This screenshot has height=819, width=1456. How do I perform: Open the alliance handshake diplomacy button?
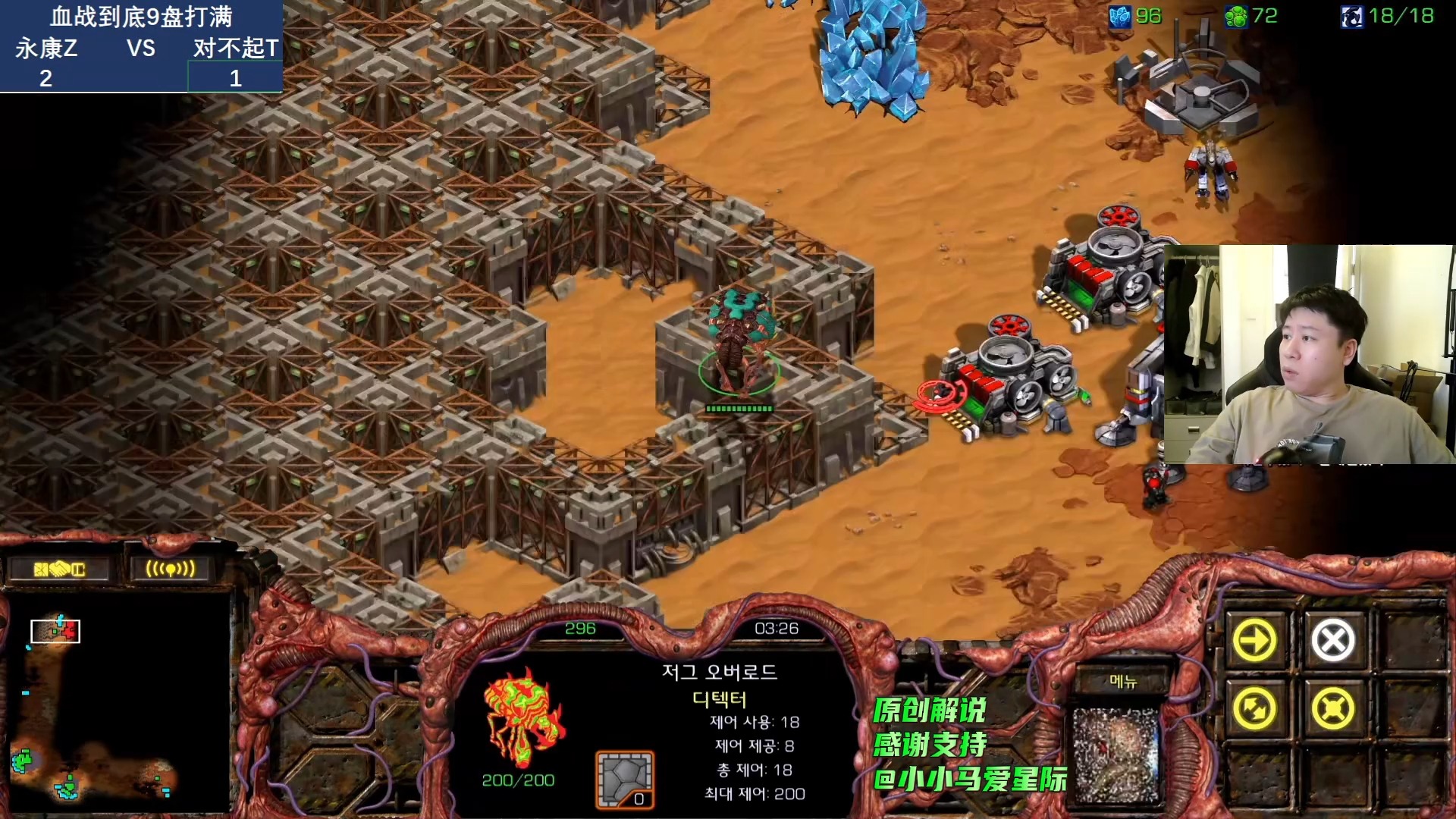59,569
